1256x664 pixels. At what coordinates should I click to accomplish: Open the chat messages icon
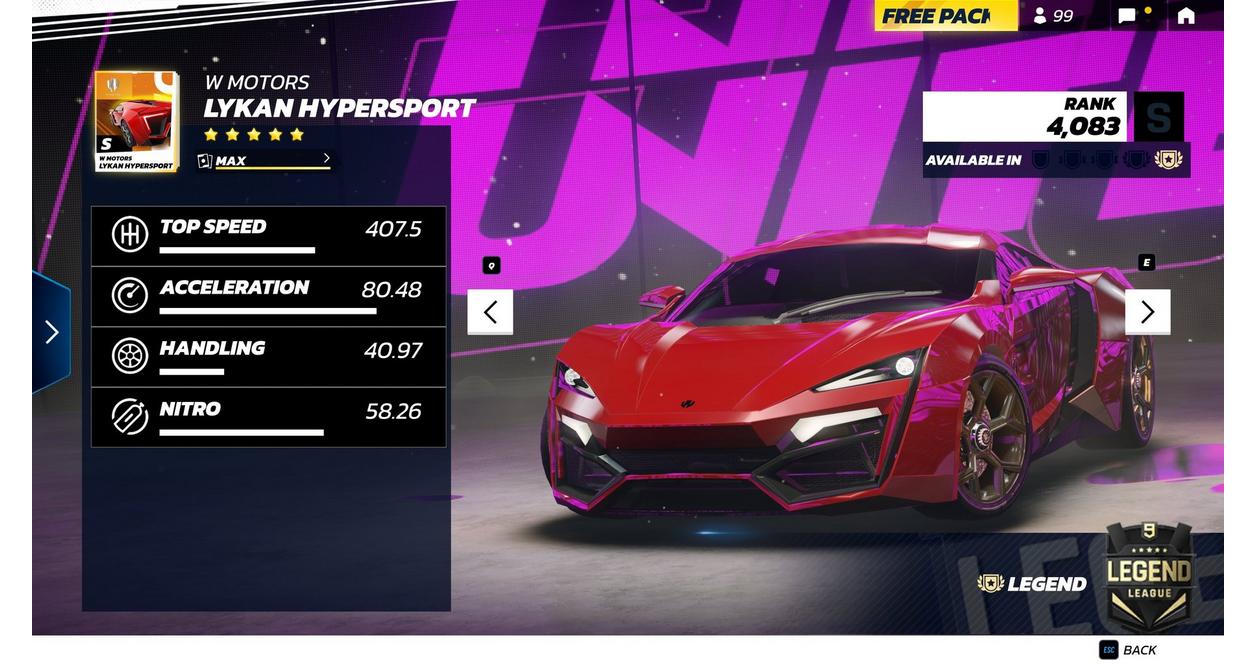click(x=1128, y=16)
